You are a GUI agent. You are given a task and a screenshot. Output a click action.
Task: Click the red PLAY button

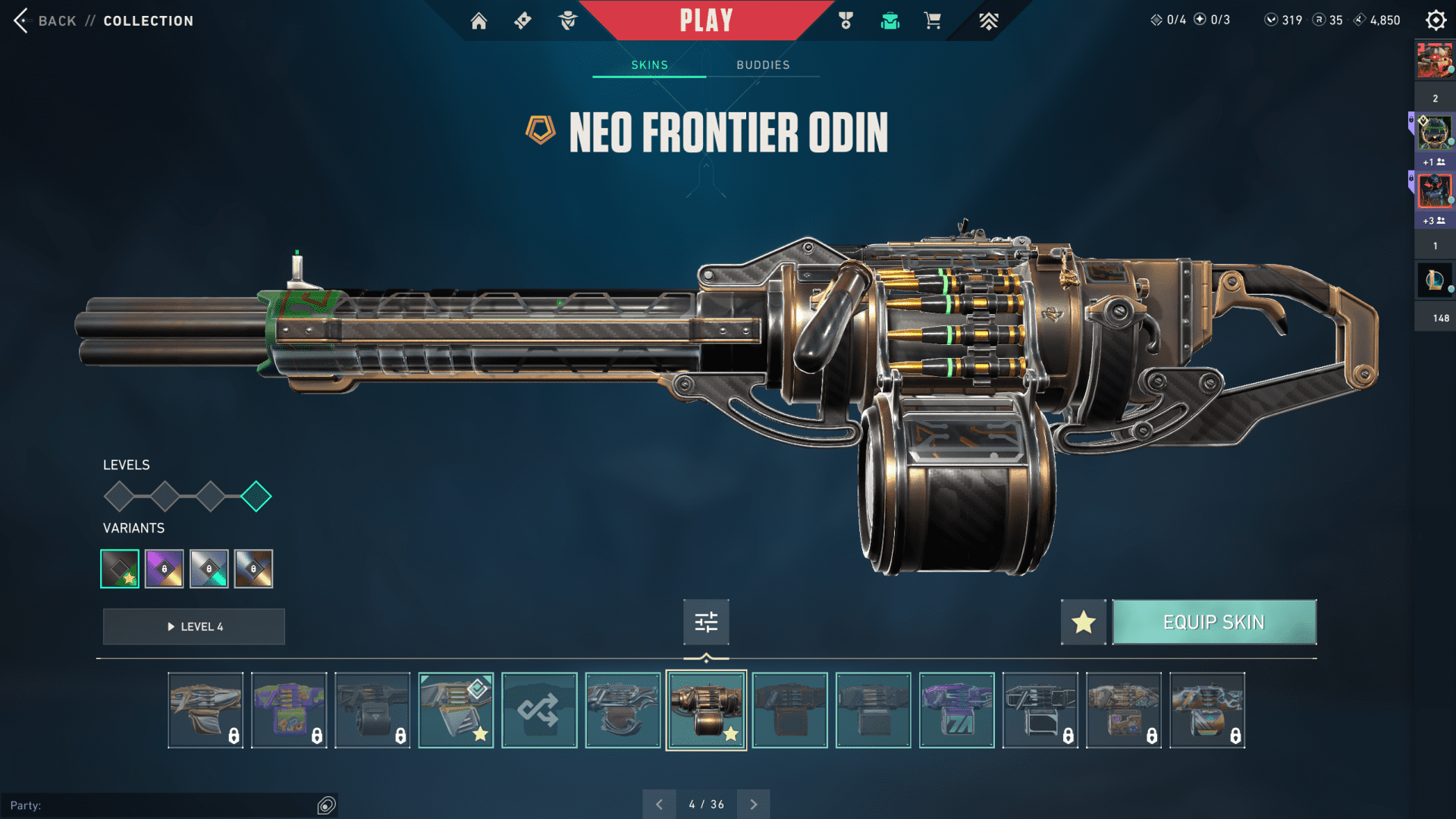[x=706, y=20]
